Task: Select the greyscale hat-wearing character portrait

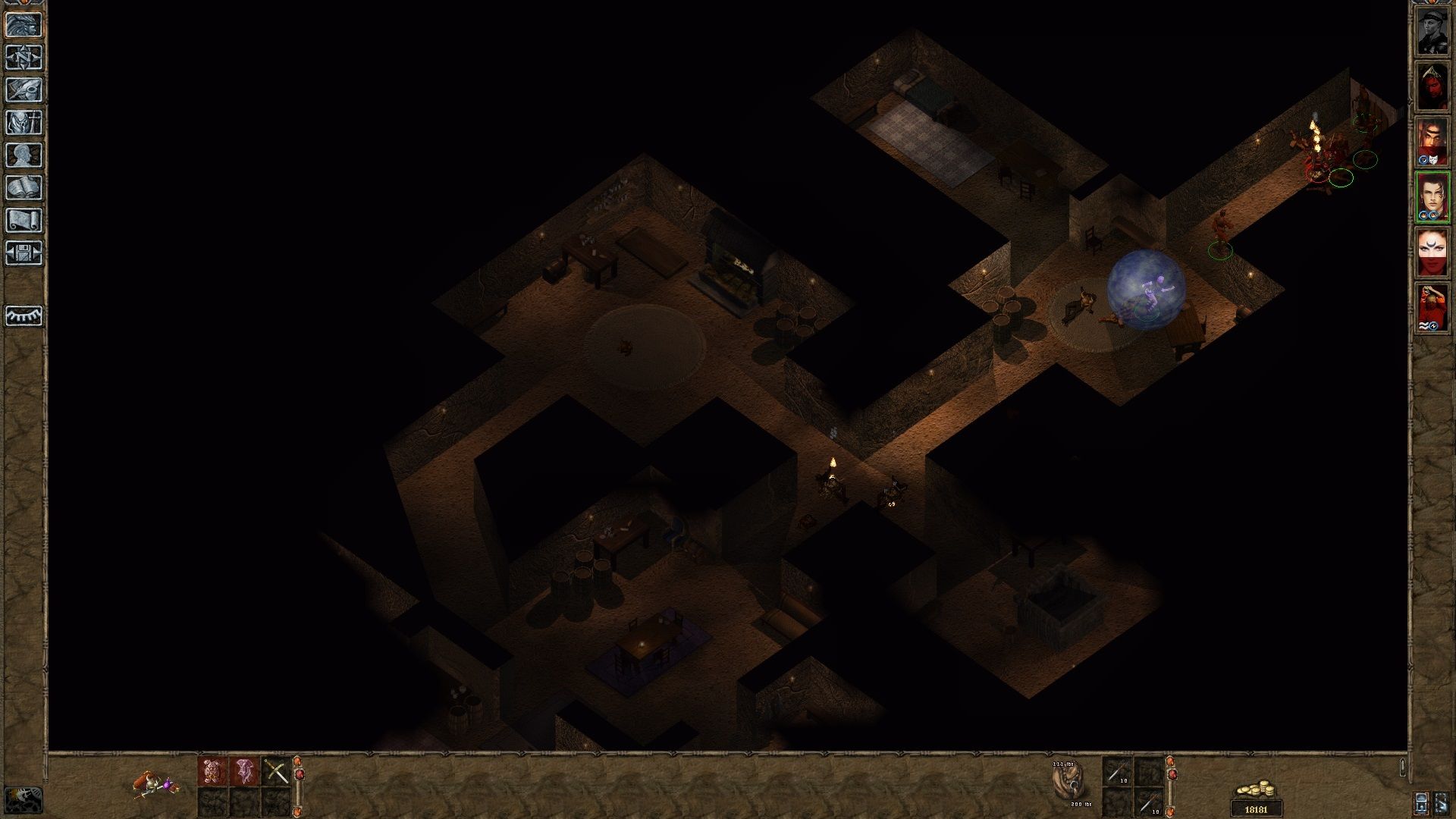Action: (1432, 32)
